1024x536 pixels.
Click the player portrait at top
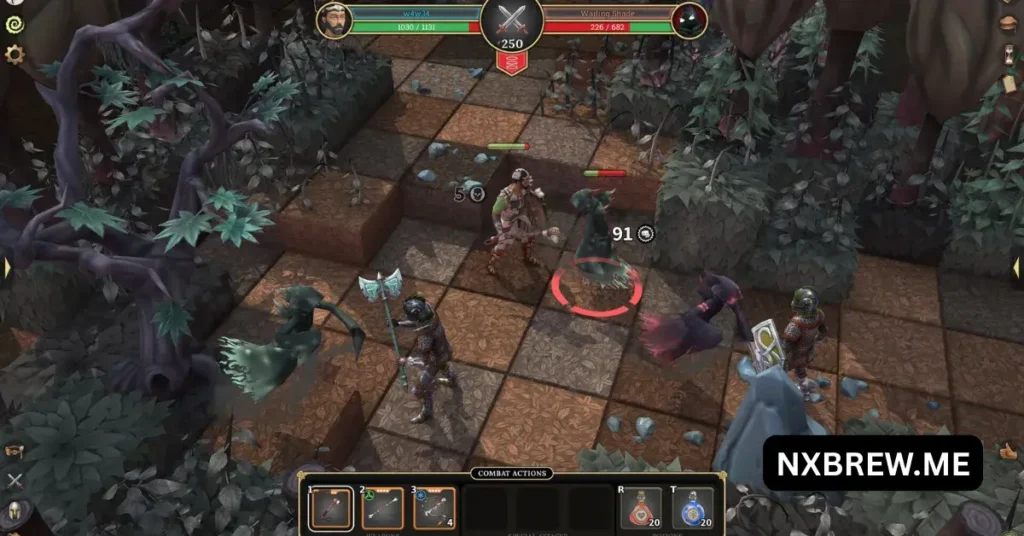click(x=335, y=19)
